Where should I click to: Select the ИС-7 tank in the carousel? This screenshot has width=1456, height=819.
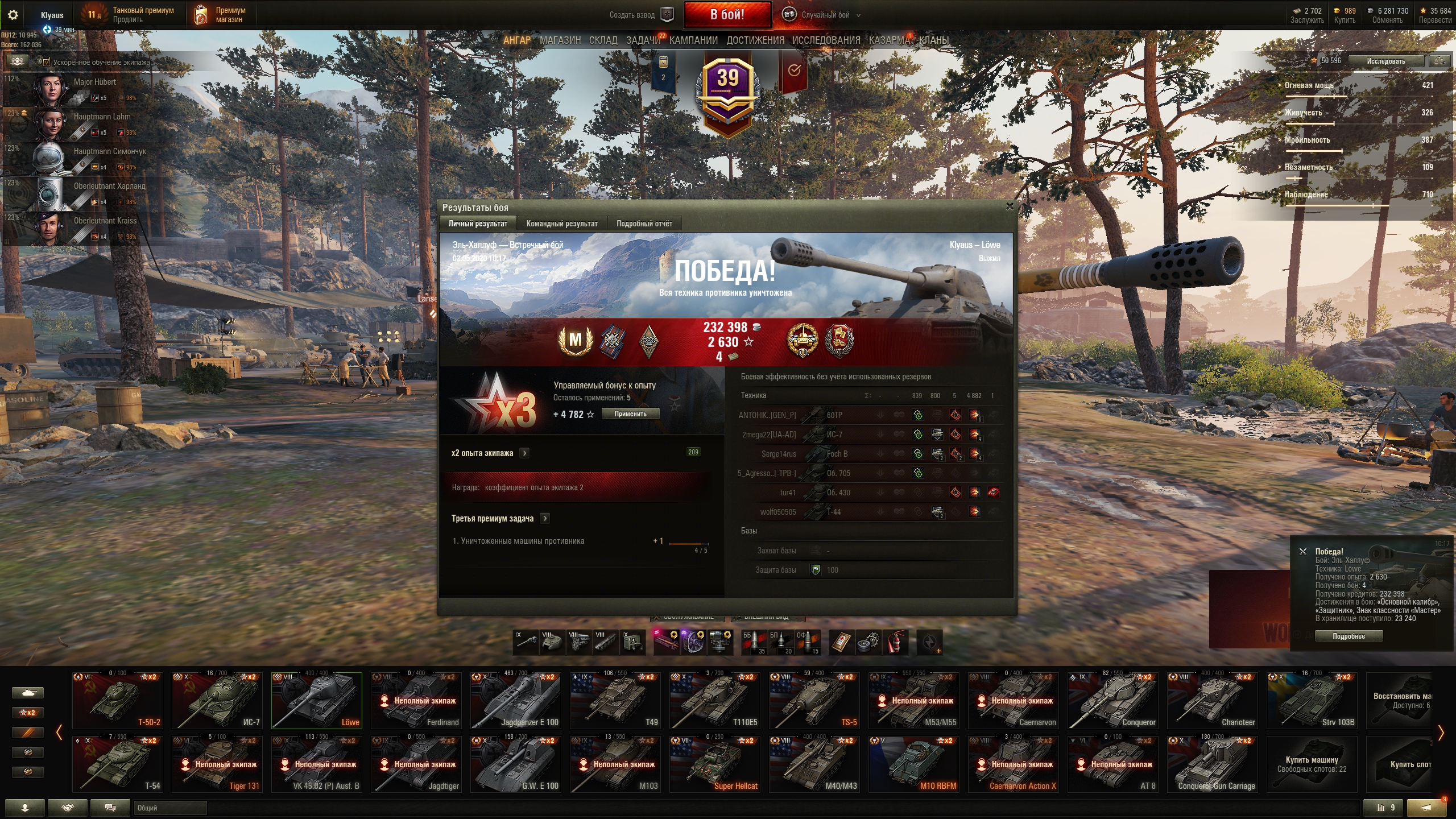[217, 701]
